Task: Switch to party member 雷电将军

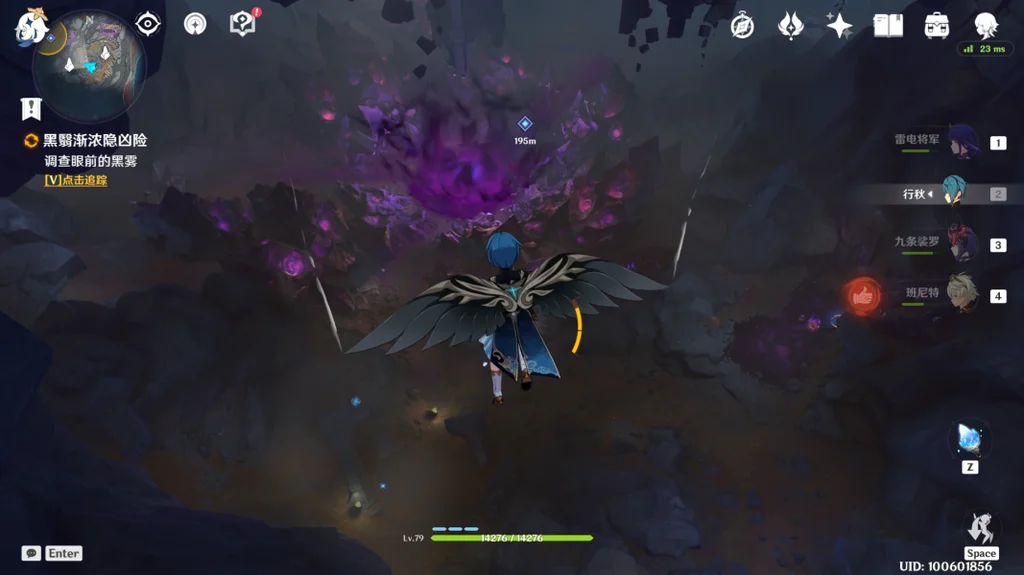Action: click(961, 143)
